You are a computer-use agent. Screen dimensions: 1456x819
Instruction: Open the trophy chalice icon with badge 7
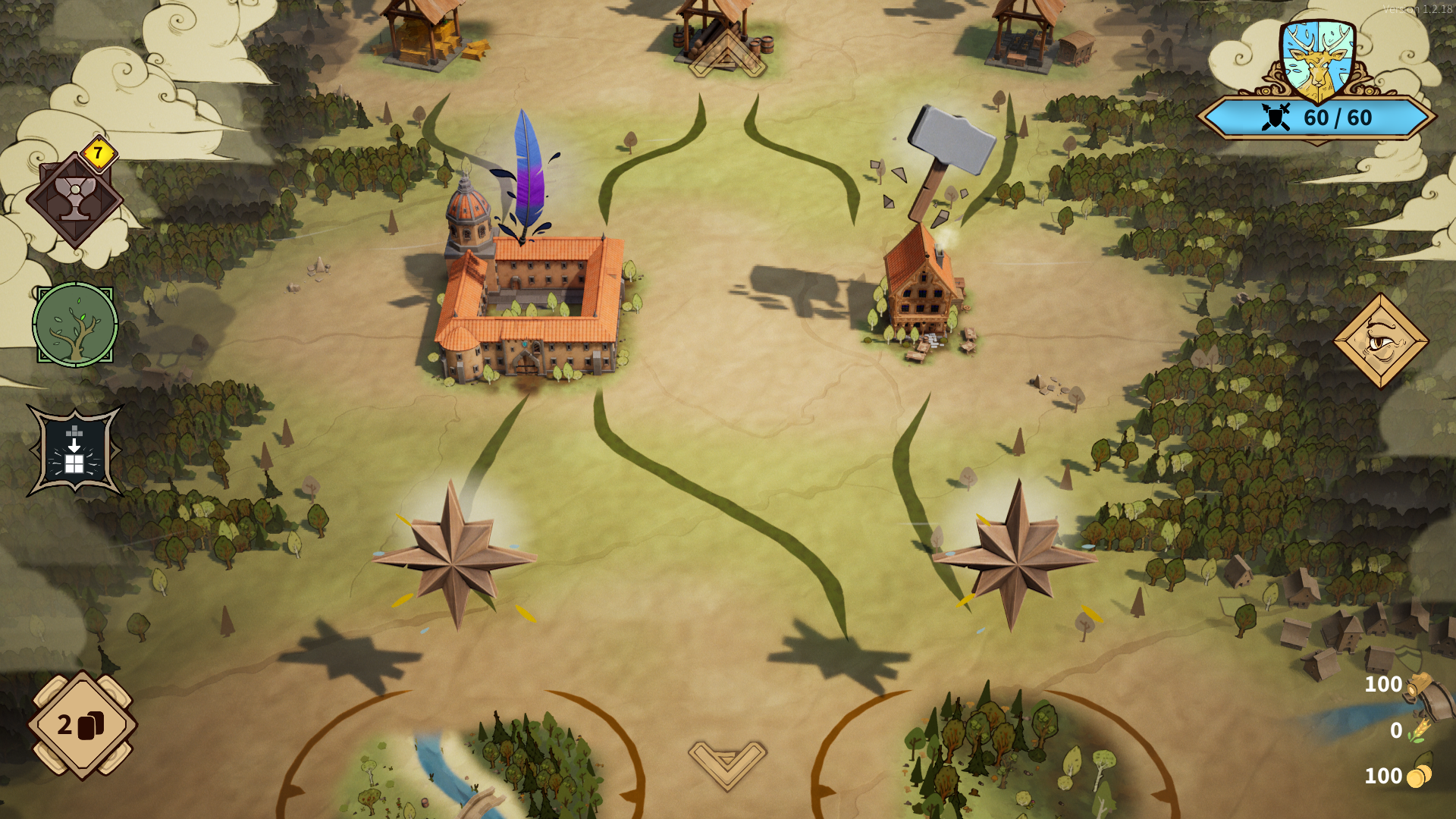pyautogui.click(x=74, y=199)
